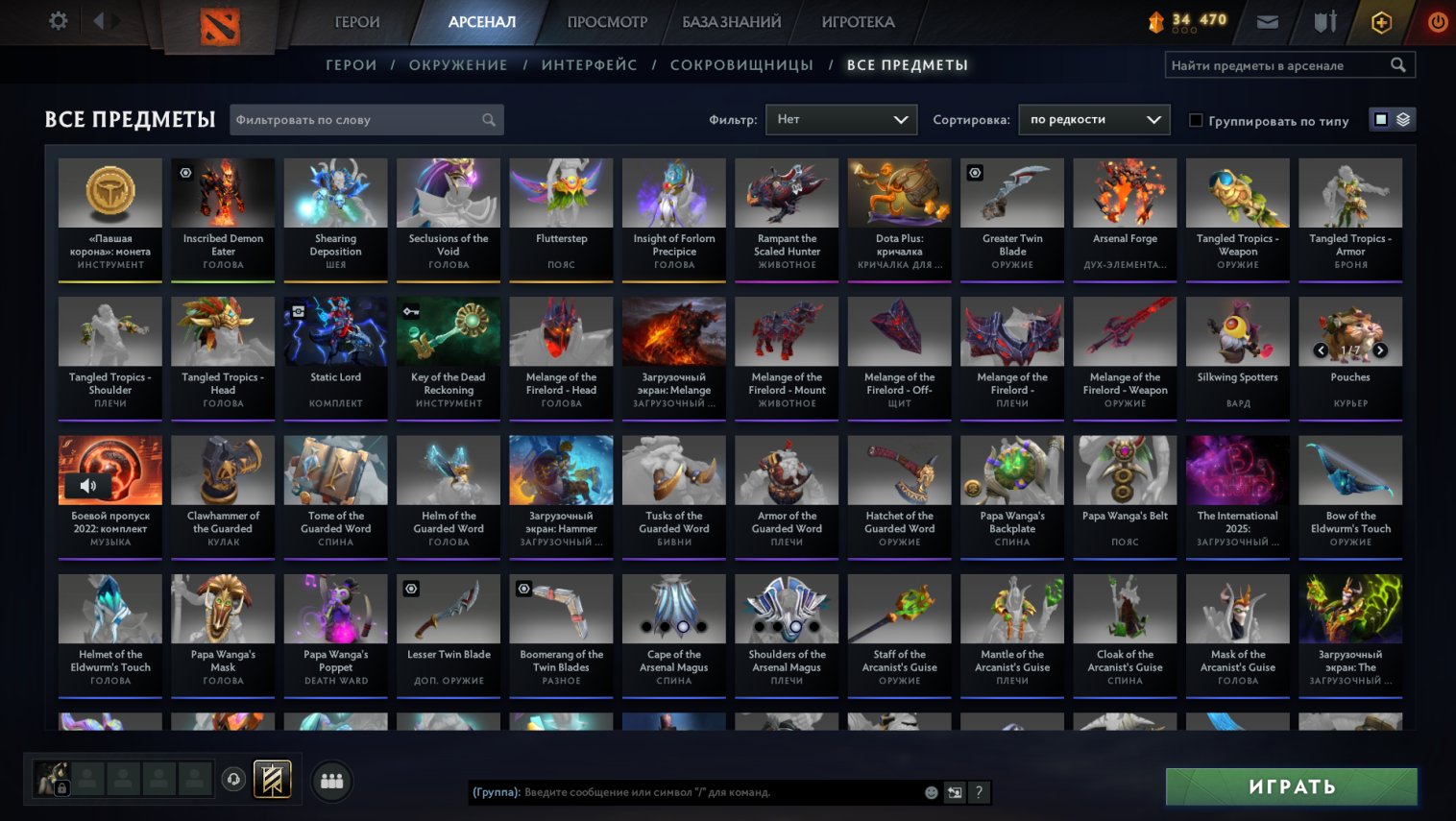Viewport: 1456px width, 821px height.
Task: Select the 'Static Lord' bundle thumbnail
Action: tap(335, 331)
